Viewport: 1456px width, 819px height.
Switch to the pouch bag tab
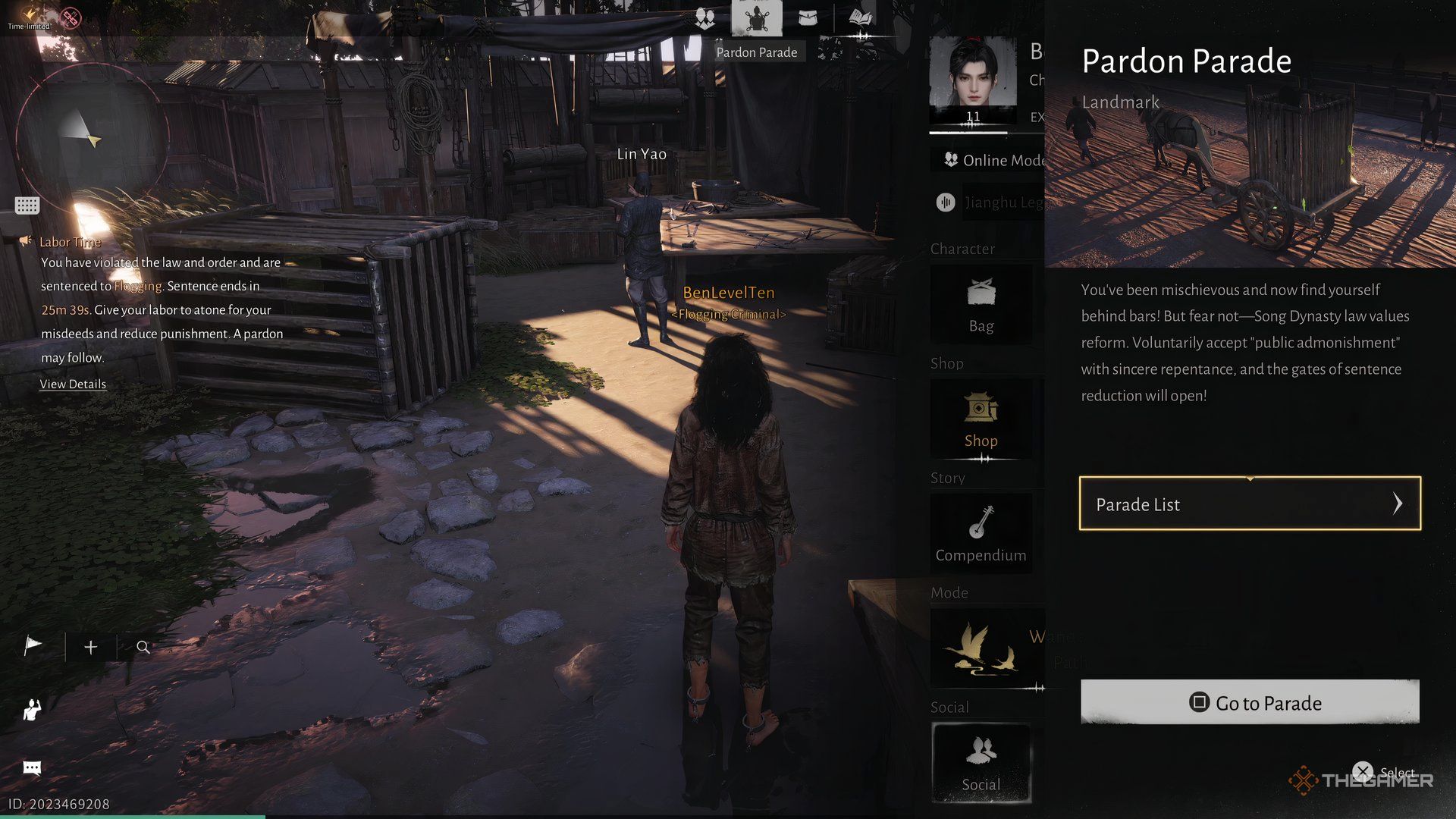[808, 19]
